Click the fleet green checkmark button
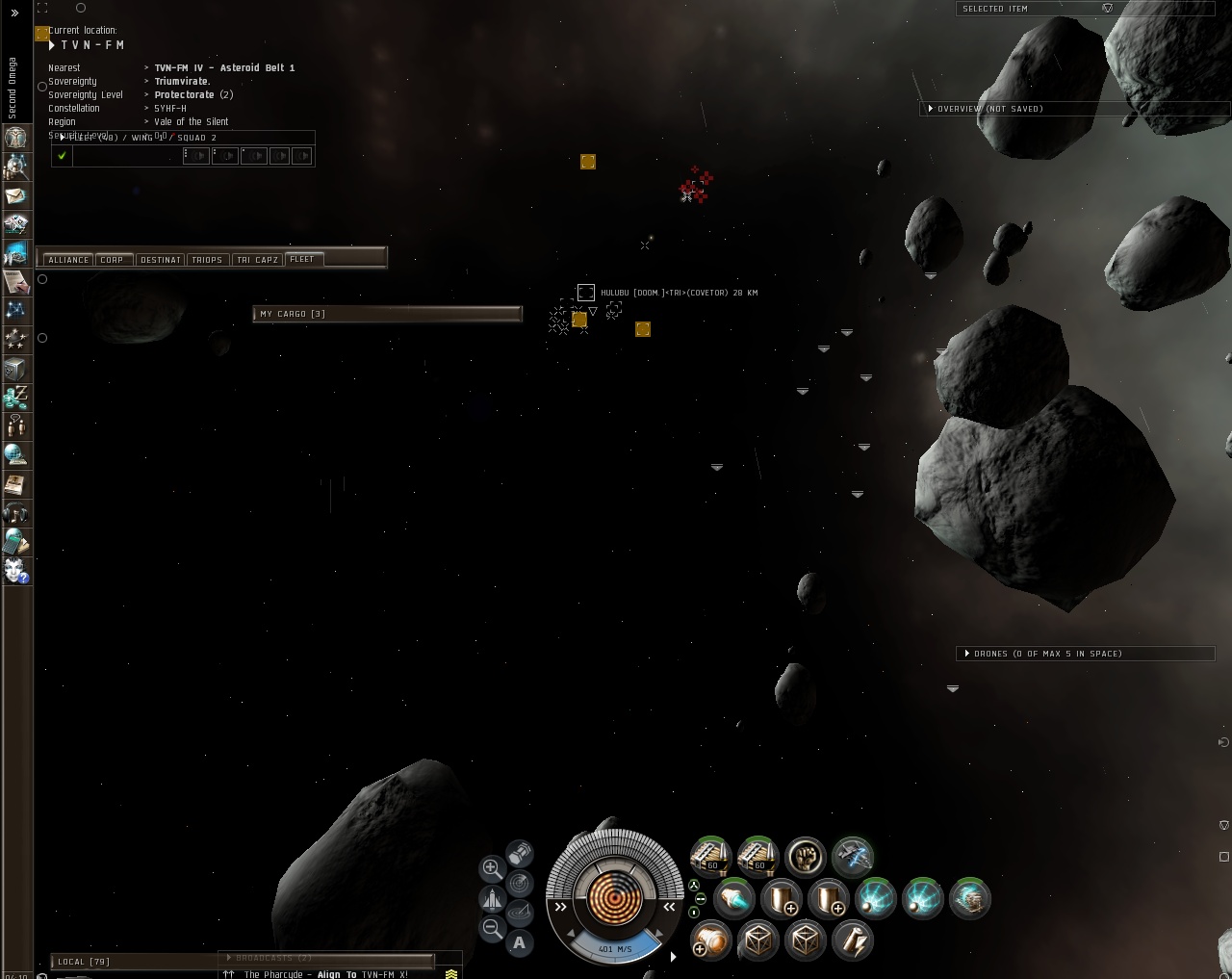 click(x=62, y=156)
